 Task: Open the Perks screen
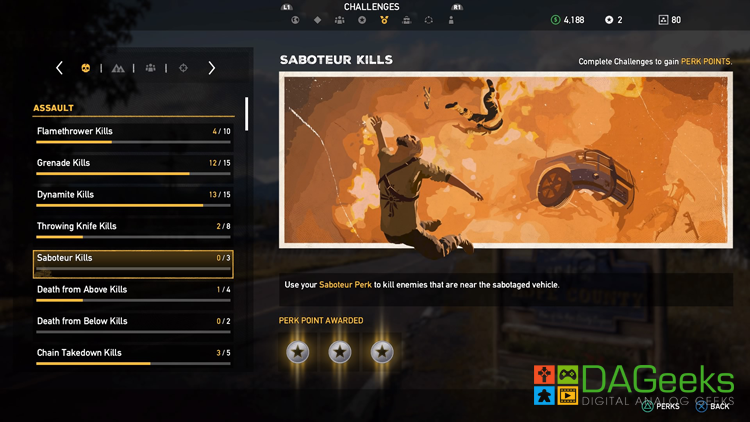coord(661,406)
